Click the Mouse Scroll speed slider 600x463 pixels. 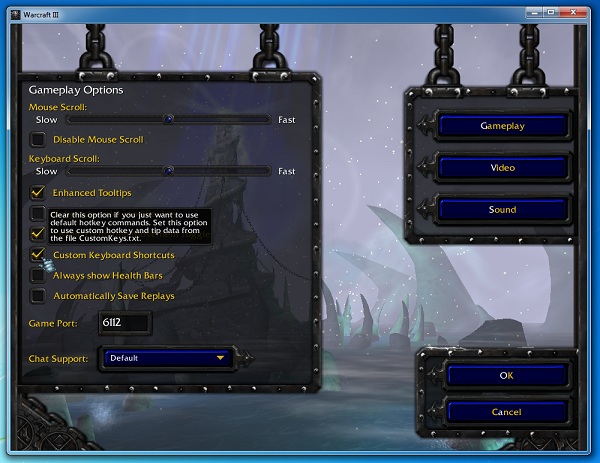(x=169, y=118)
